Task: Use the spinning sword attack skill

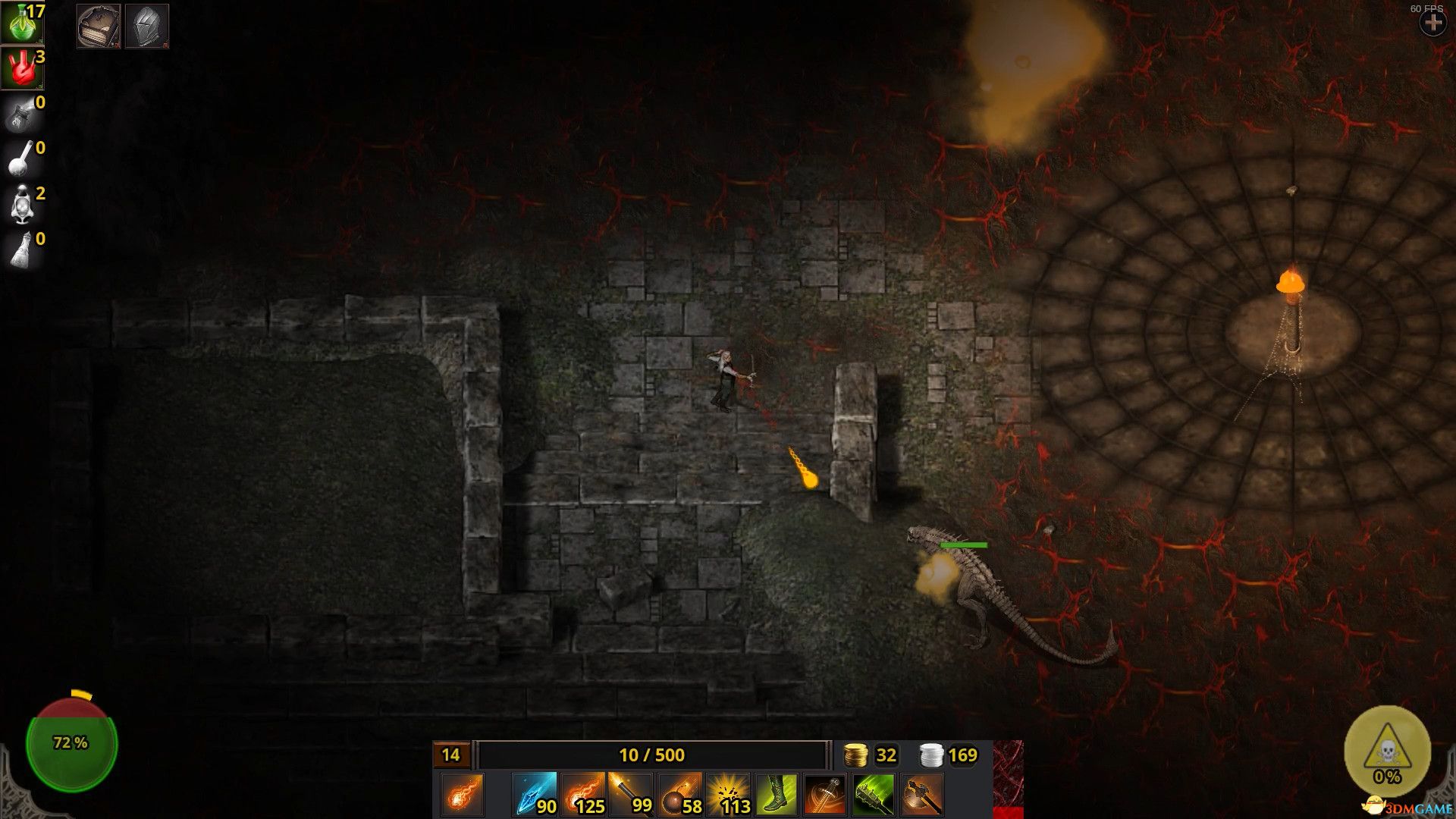Action: coord(825,794)
